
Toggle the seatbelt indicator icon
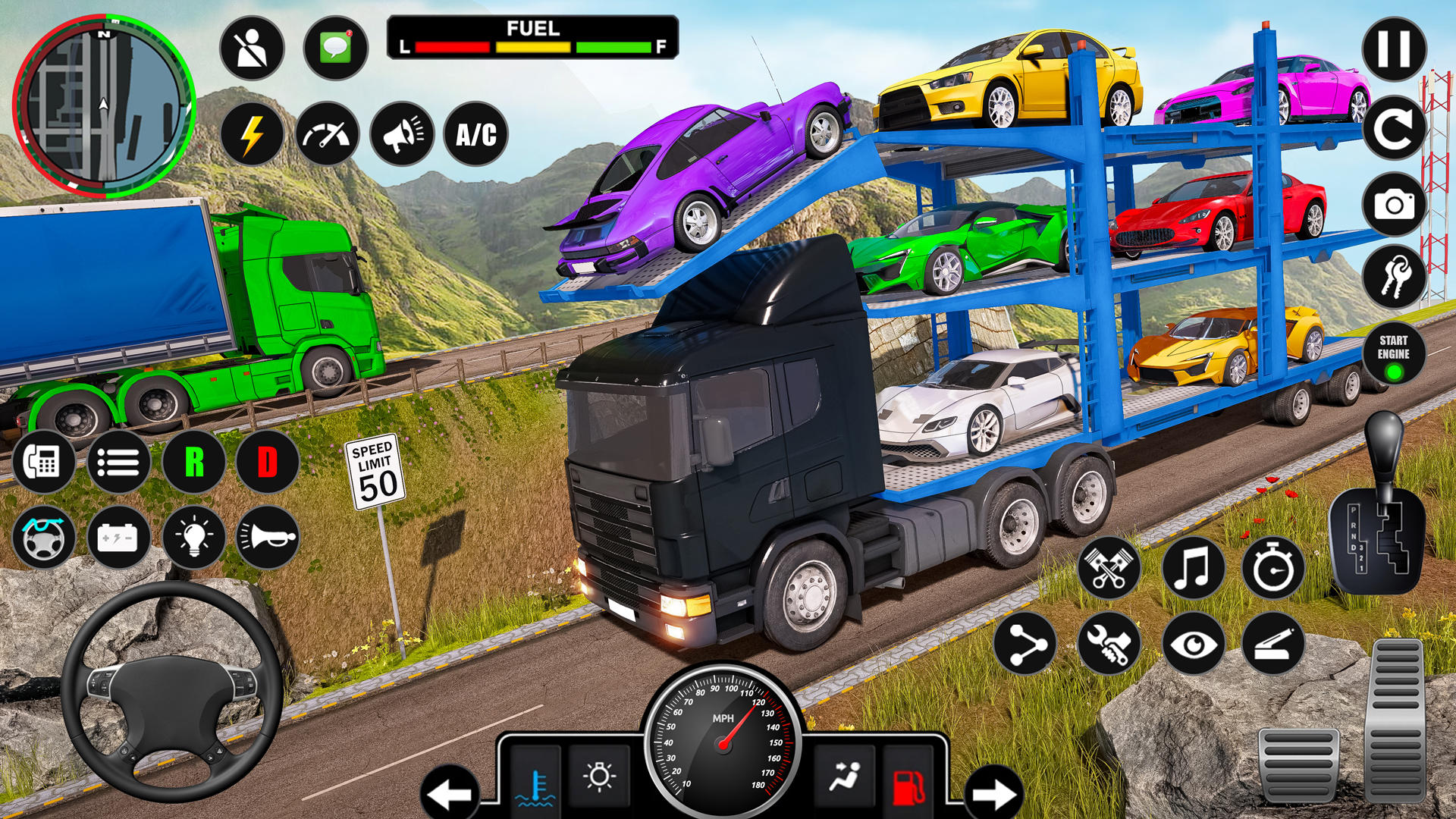[253, 47]
